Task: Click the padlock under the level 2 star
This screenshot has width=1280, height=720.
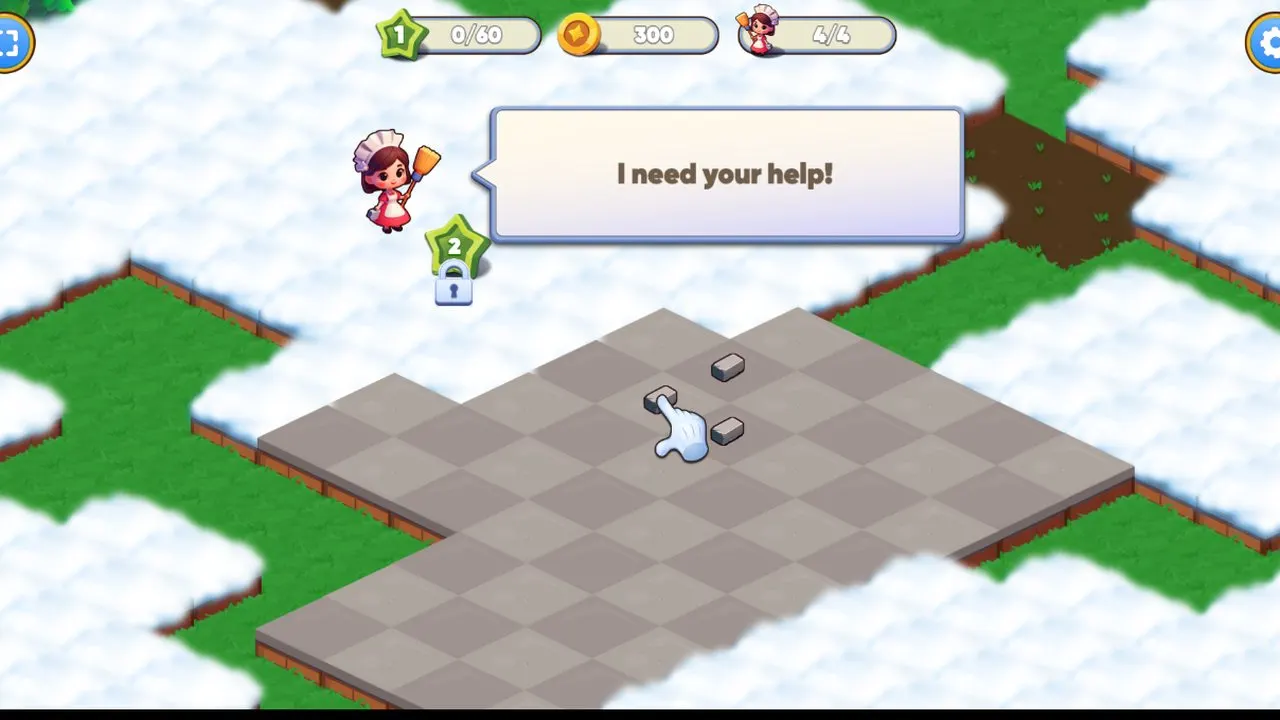Action: [x=453, y=291]
